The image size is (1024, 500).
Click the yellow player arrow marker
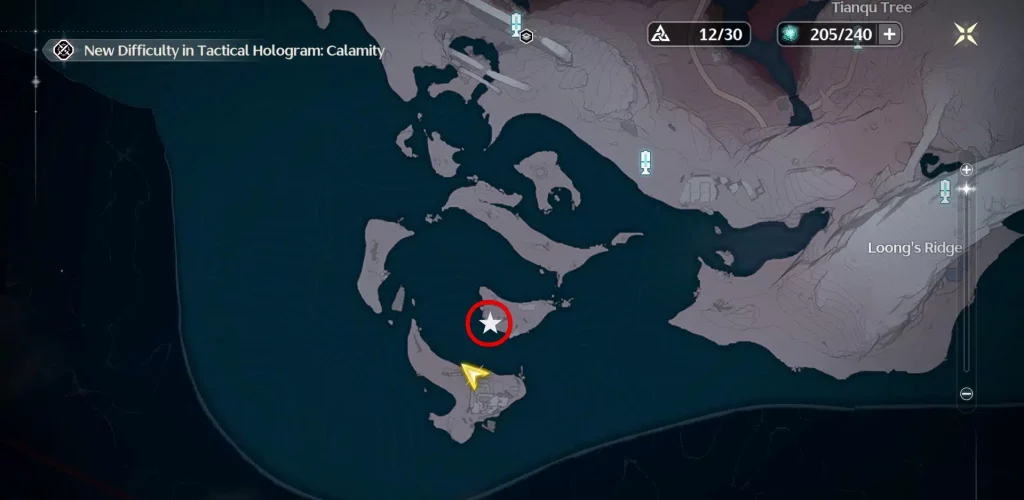point(473,375)
